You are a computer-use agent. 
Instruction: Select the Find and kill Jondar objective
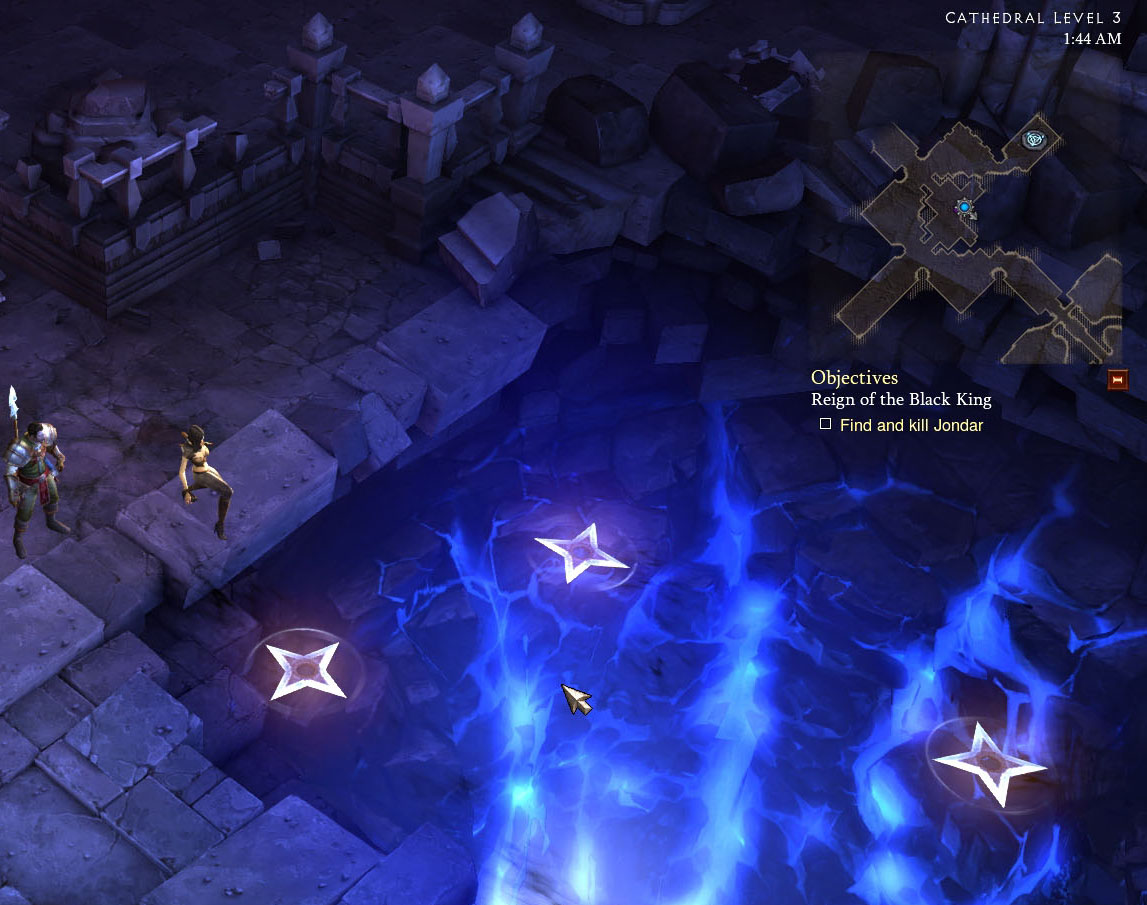coord(911,425)
